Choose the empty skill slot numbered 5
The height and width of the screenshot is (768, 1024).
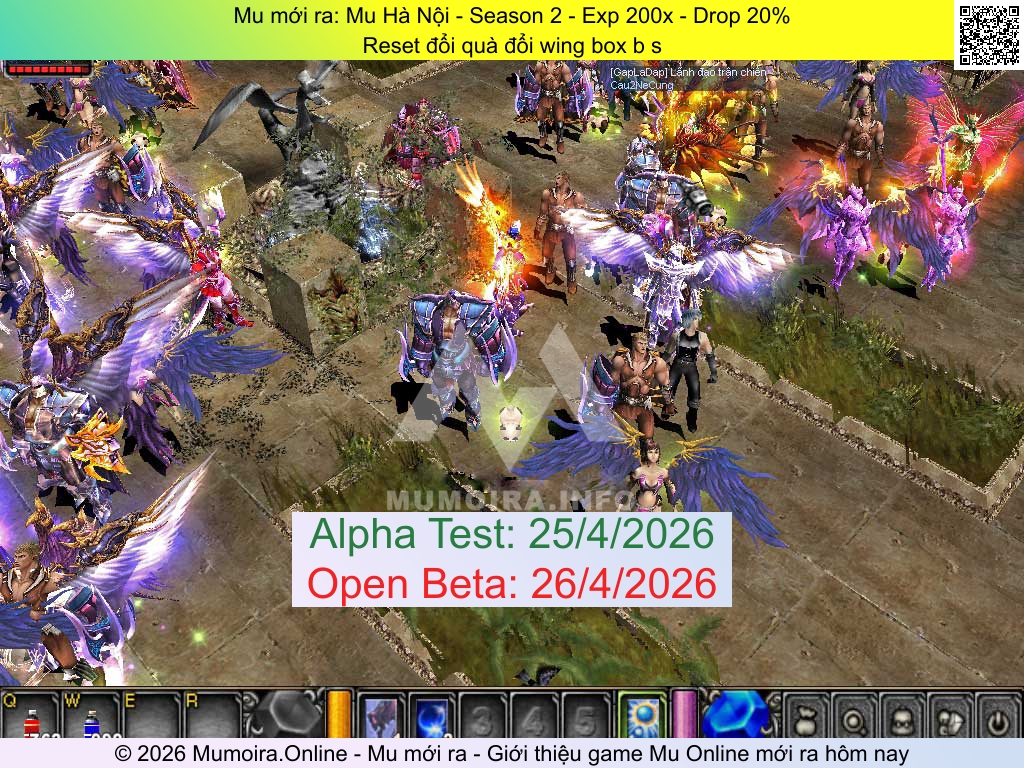[x=586, y=716]
